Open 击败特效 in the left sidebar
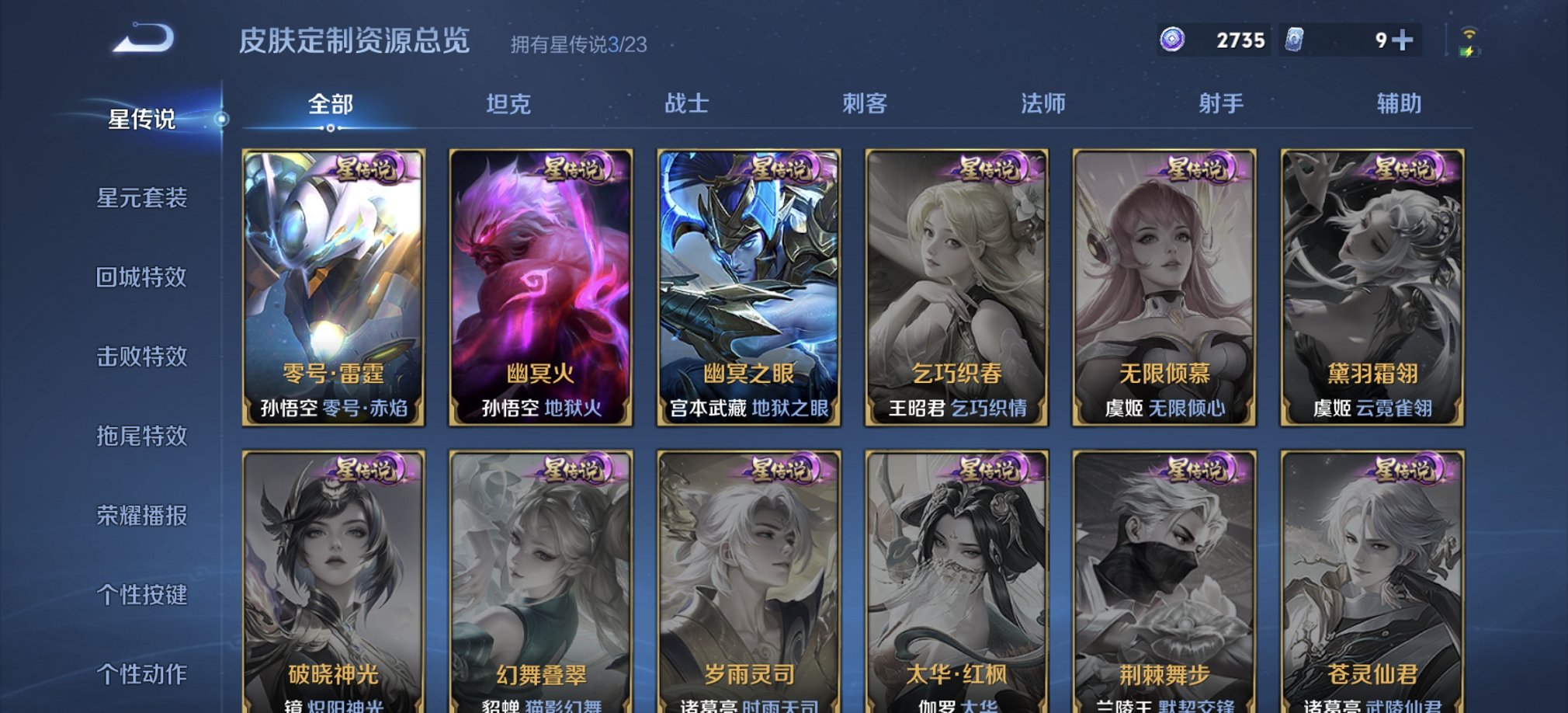Image resolution: width=1568 pixels, height=713 pixels. [x=141, y=358]
